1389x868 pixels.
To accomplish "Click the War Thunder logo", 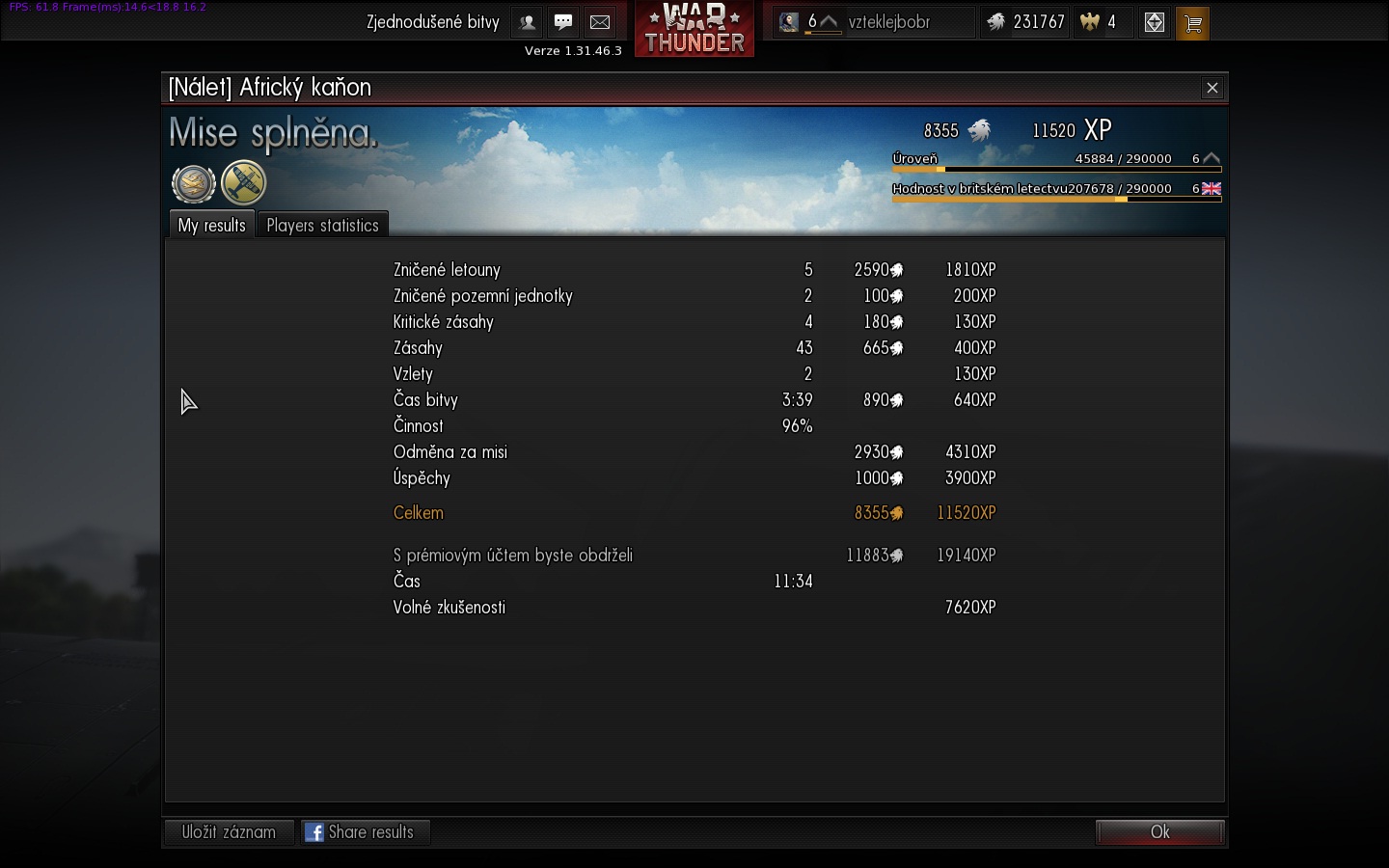I will click(x=694, y=29).
